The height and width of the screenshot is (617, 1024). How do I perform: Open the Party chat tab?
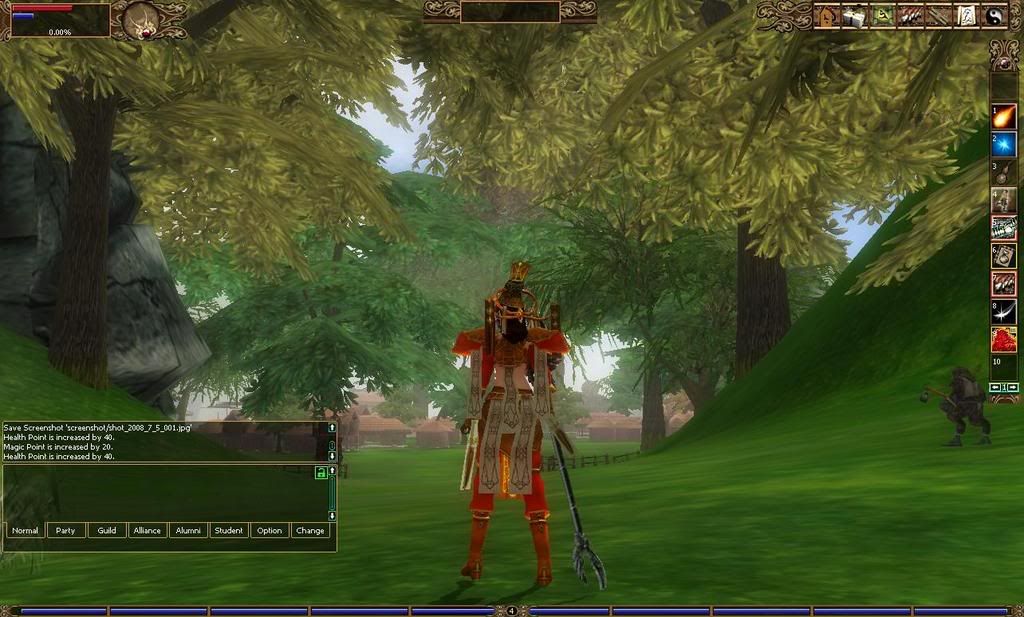tap(66, 530)
